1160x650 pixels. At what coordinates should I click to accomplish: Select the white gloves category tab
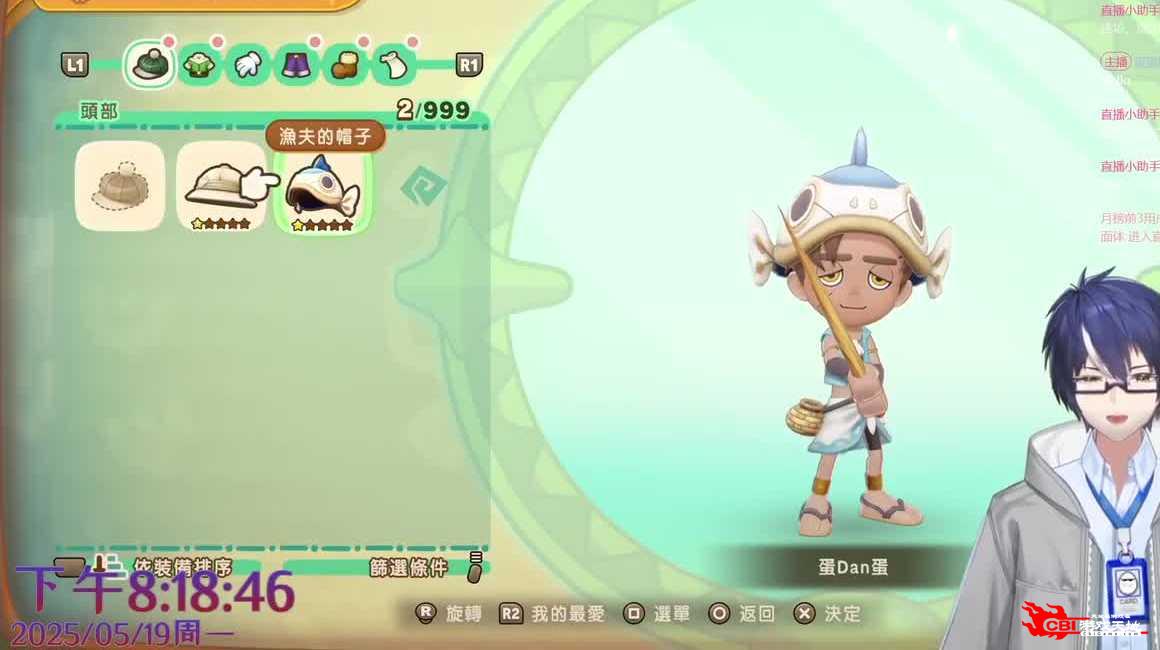pos(247,66)
